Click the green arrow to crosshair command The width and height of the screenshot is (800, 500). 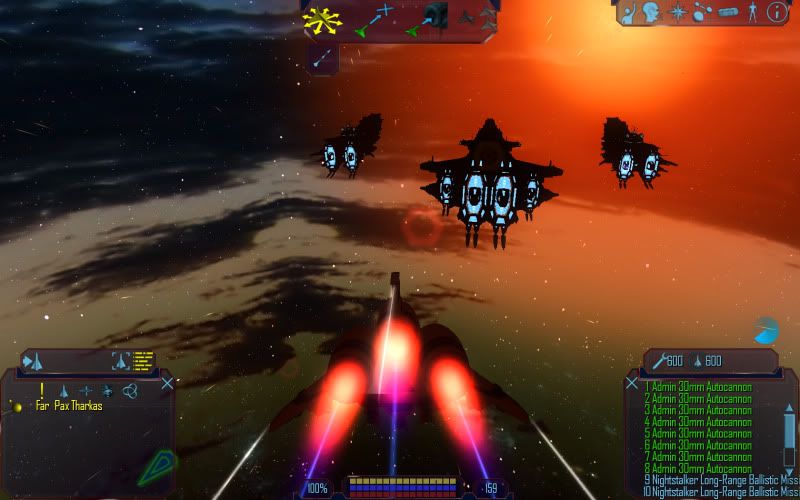374,18
